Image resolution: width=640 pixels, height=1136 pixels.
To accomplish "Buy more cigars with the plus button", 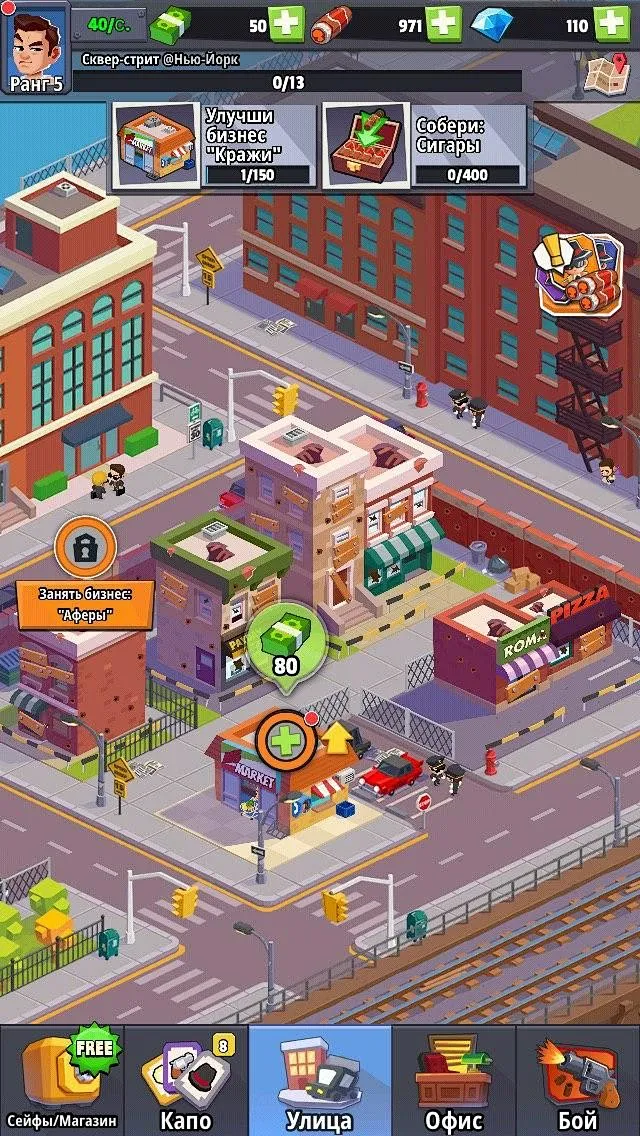I will point(443,24).
